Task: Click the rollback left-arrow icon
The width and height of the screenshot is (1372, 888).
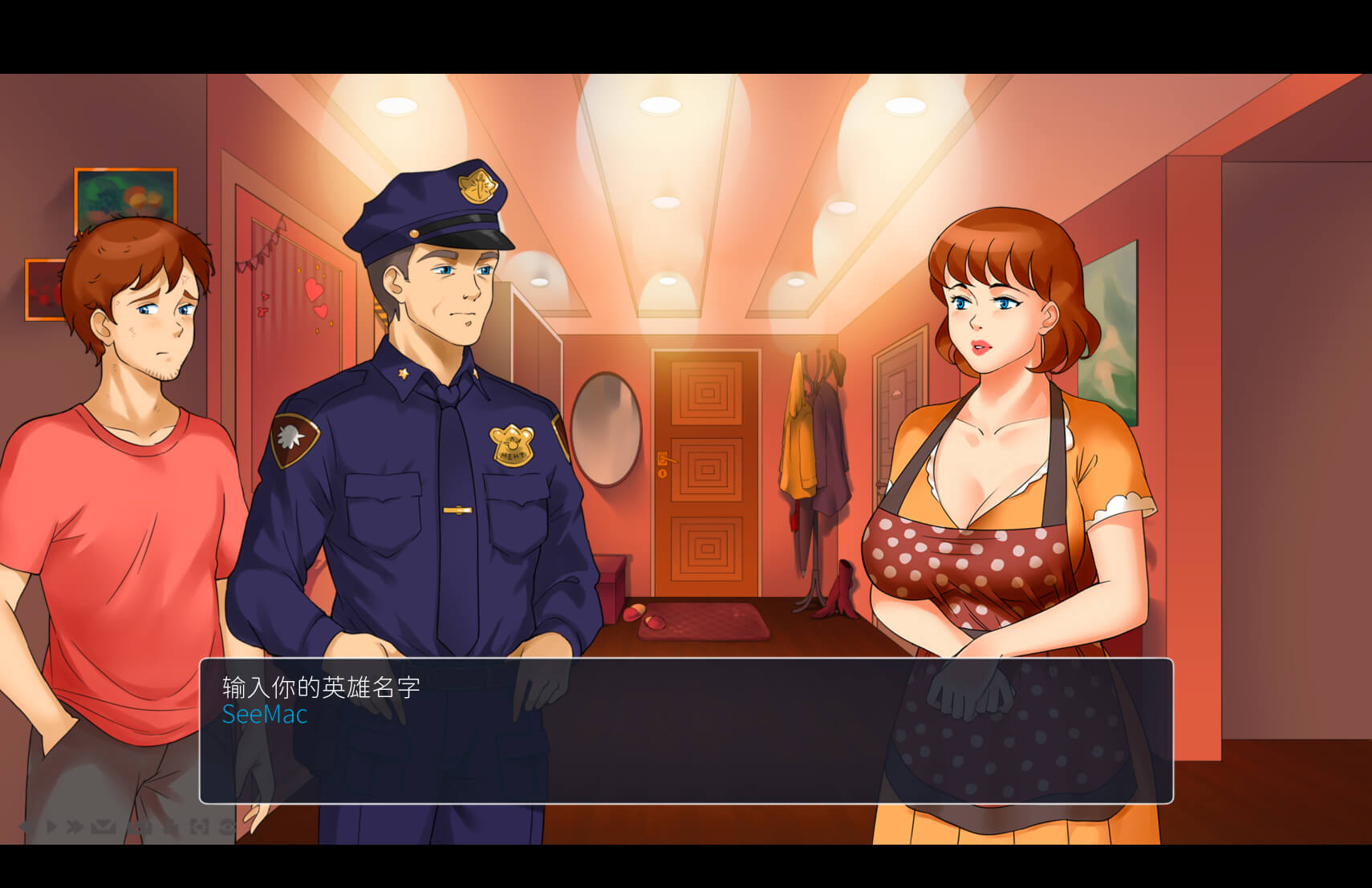Action: (25, 826)
